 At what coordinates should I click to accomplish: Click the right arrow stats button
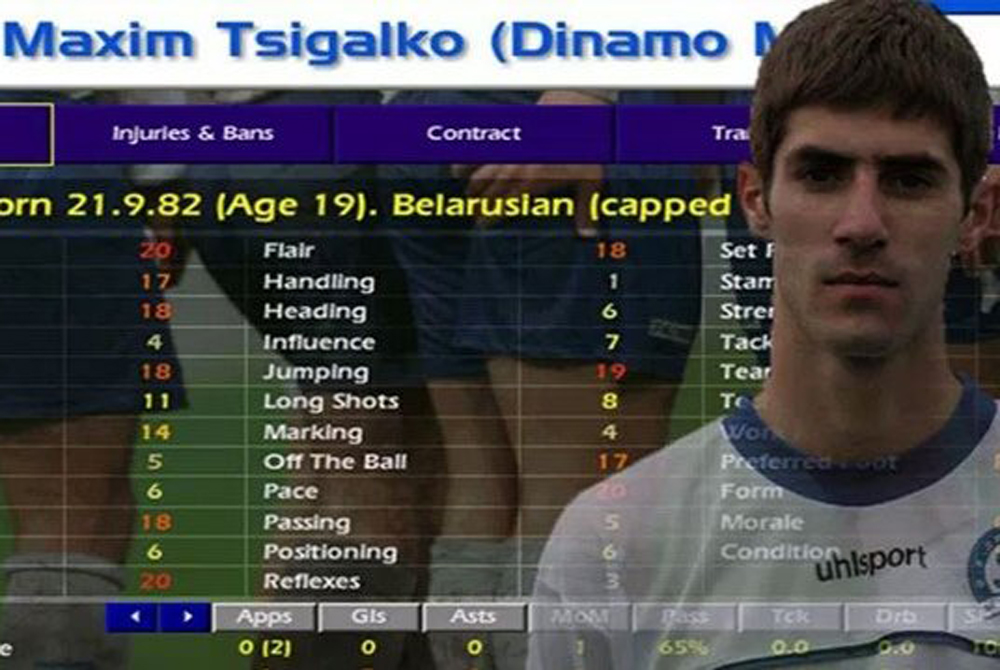(x=185, y=617)
